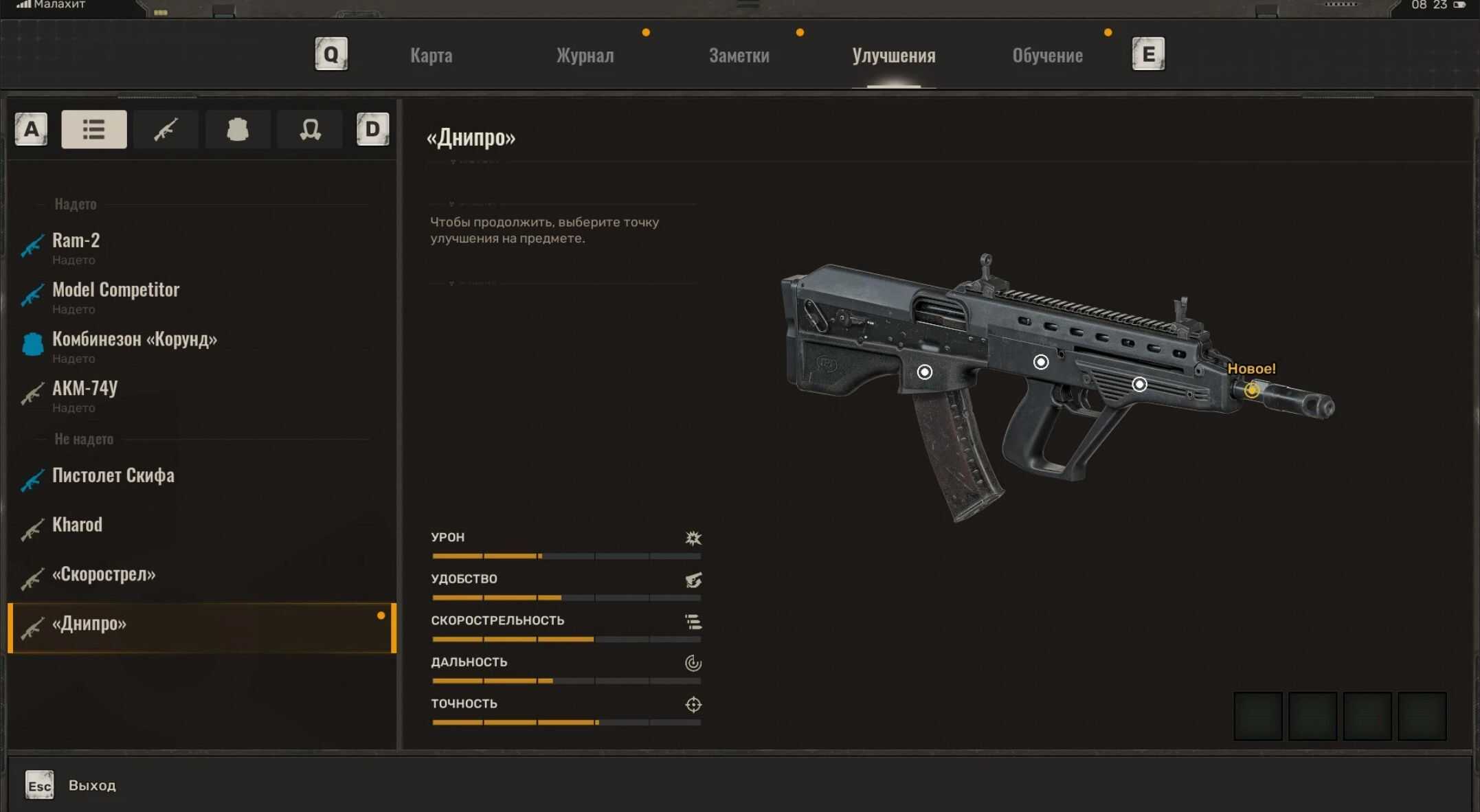The width and height of the screenshot is (1480, 812).
Task: Switch to the Журнал tab
Action: tap(585, 56)
